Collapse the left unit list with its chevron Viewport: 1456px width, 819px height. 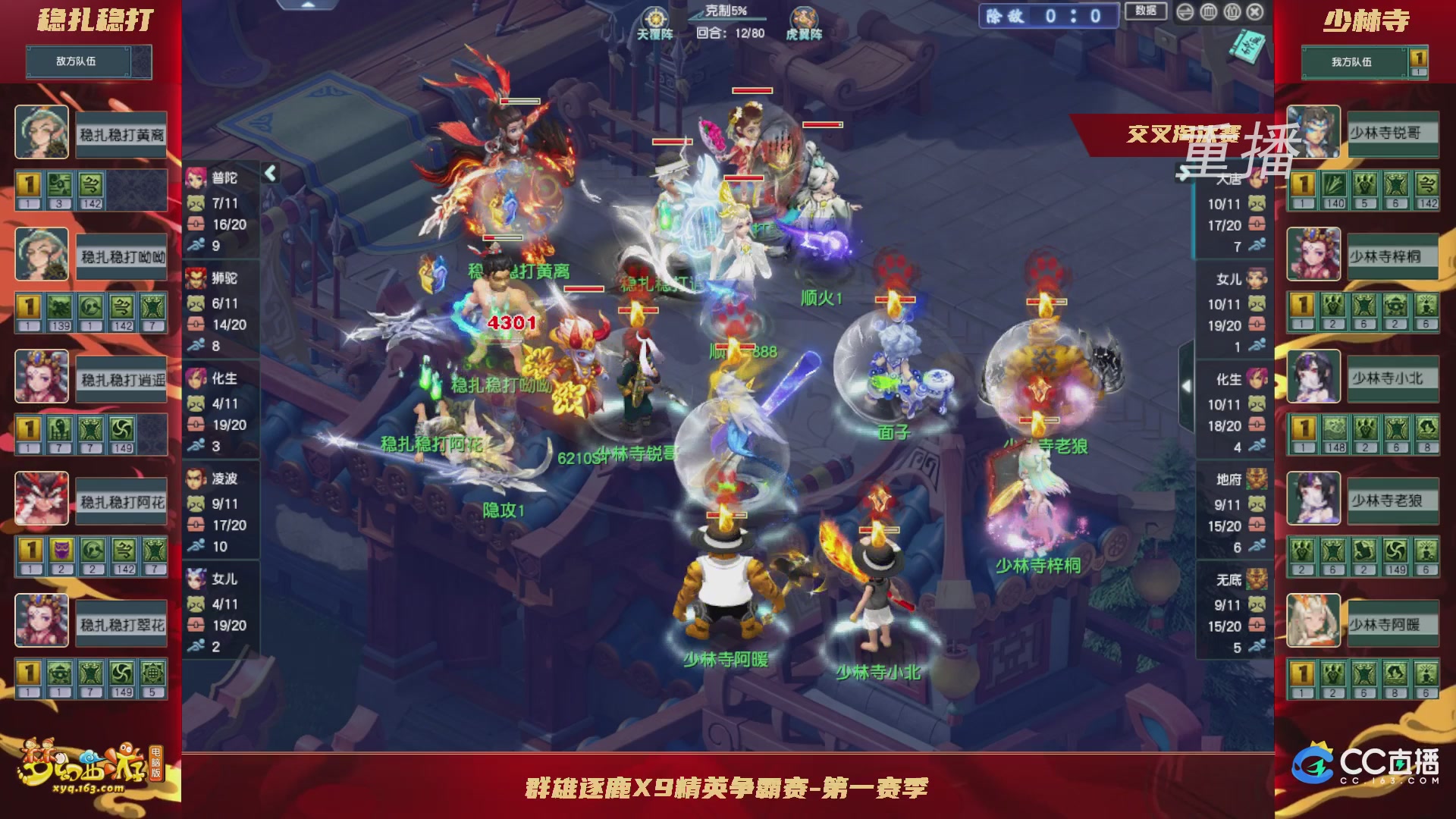pyautogui.click(x=269, y=173)
